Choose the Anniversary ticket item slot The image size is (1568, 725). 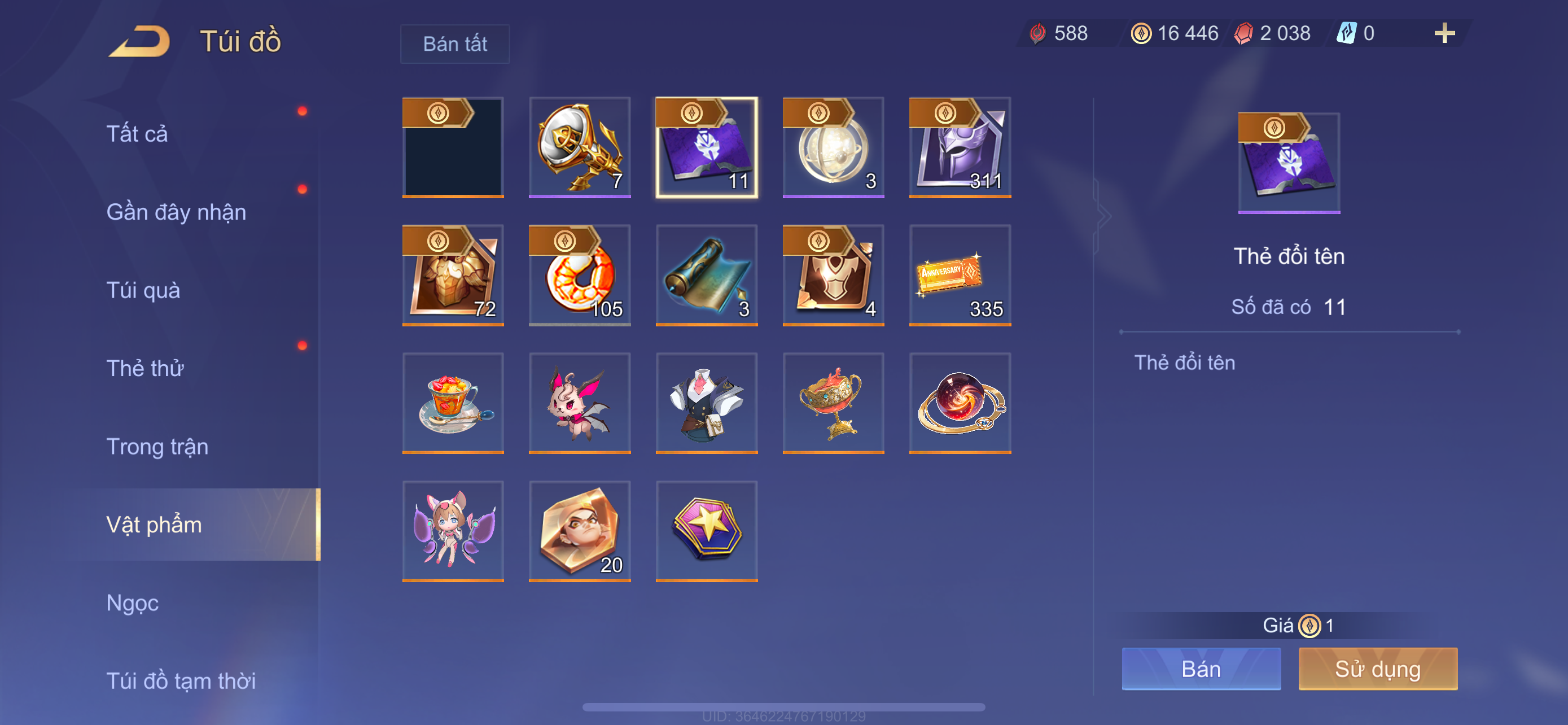(x=960, y=275)
